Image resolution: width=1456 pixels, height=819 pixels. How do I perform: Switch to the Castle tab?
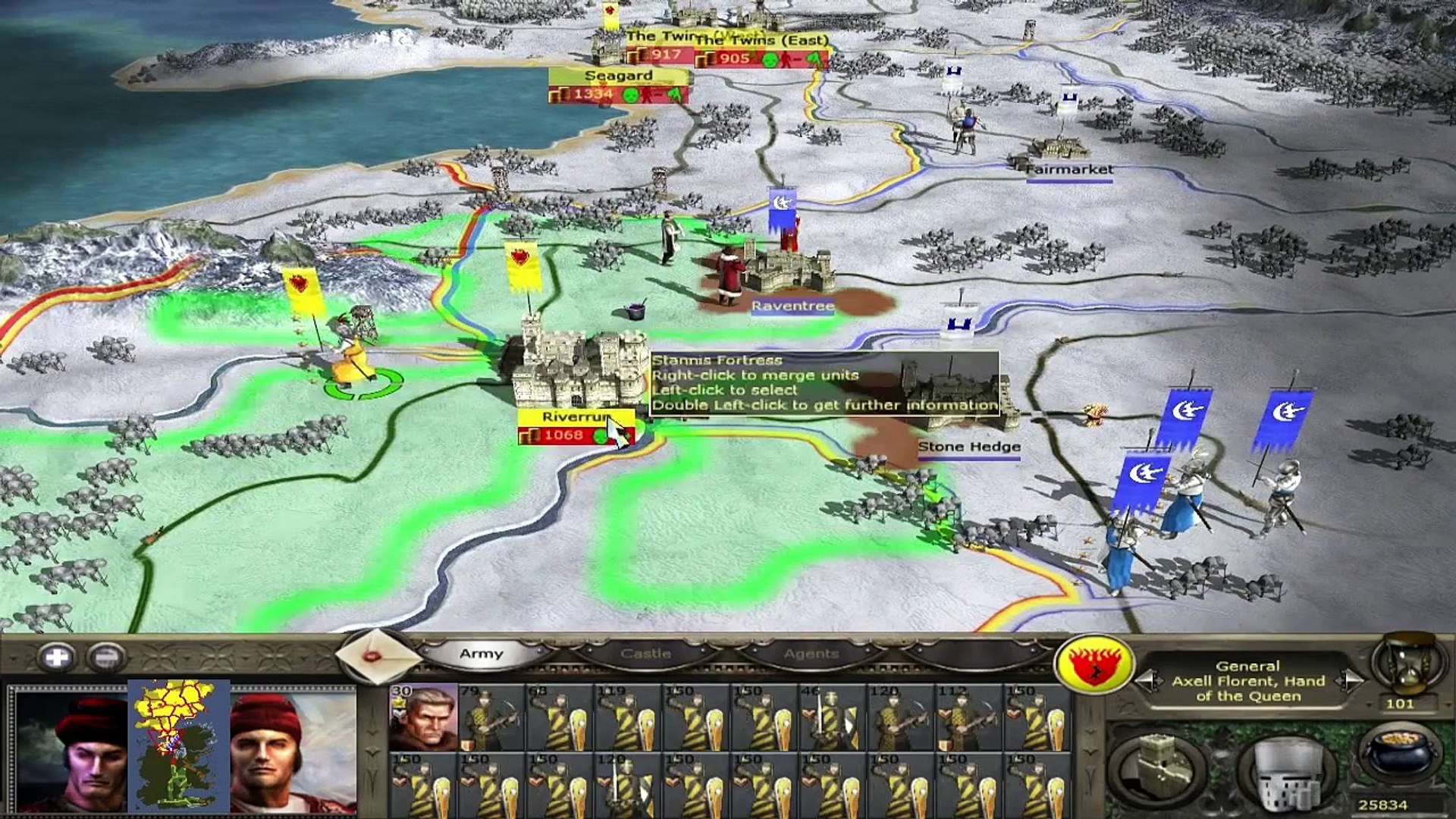point(645,654)
